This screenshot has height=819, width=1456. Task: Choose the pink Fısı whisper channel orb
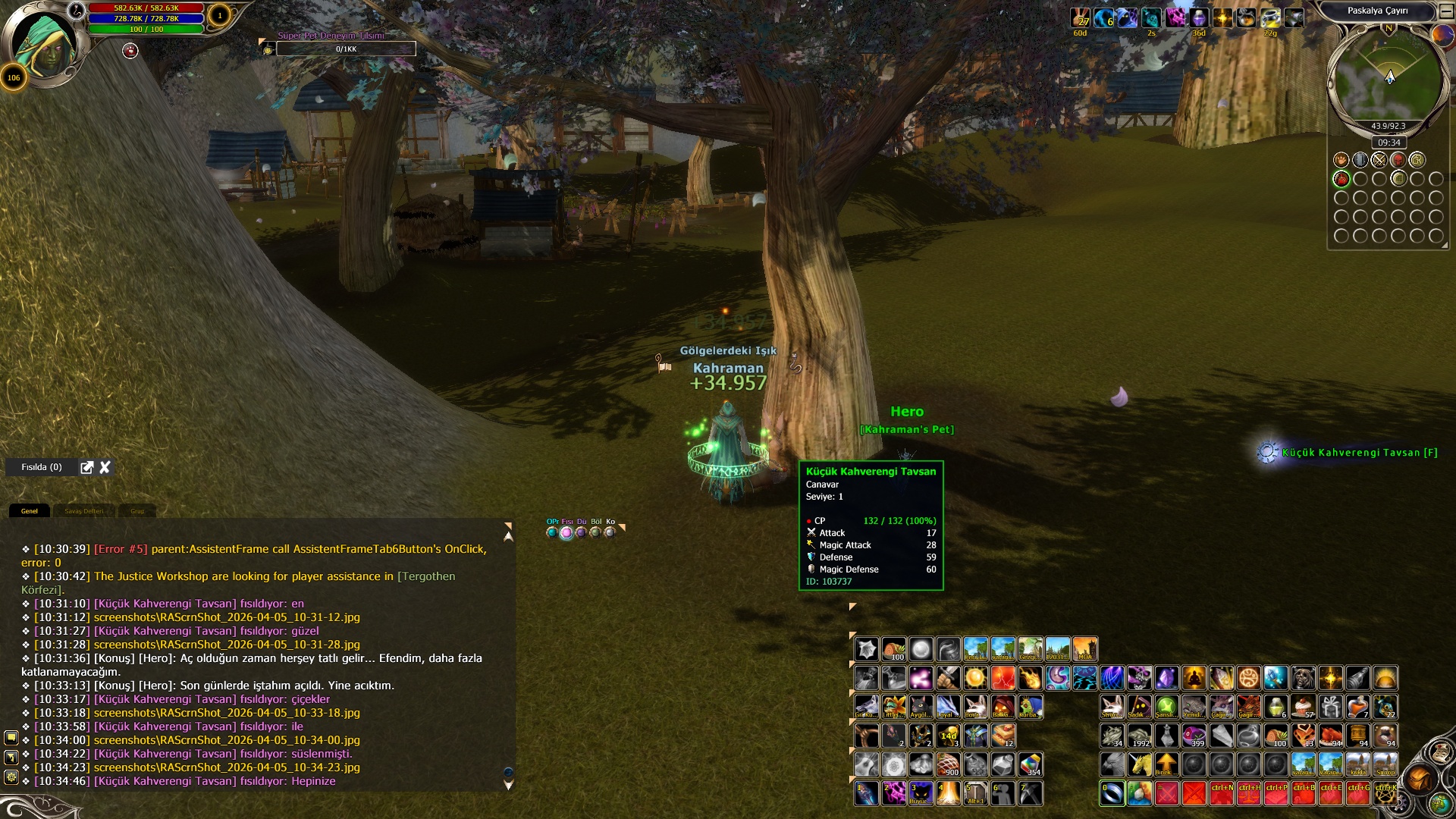click(566, 532)
